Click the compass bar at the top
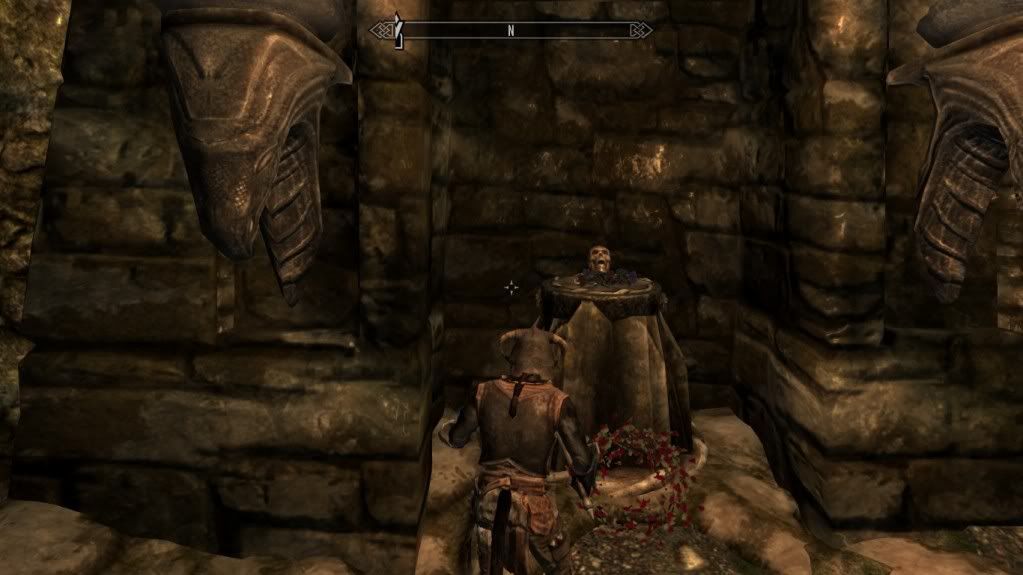 [x=511, y=30]
